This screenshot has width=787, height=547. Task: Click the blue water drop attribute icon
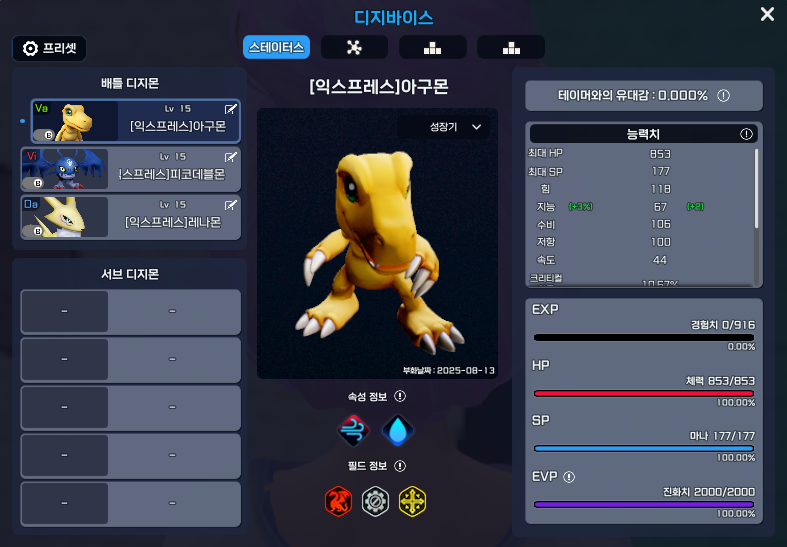[x=398, y=430]
